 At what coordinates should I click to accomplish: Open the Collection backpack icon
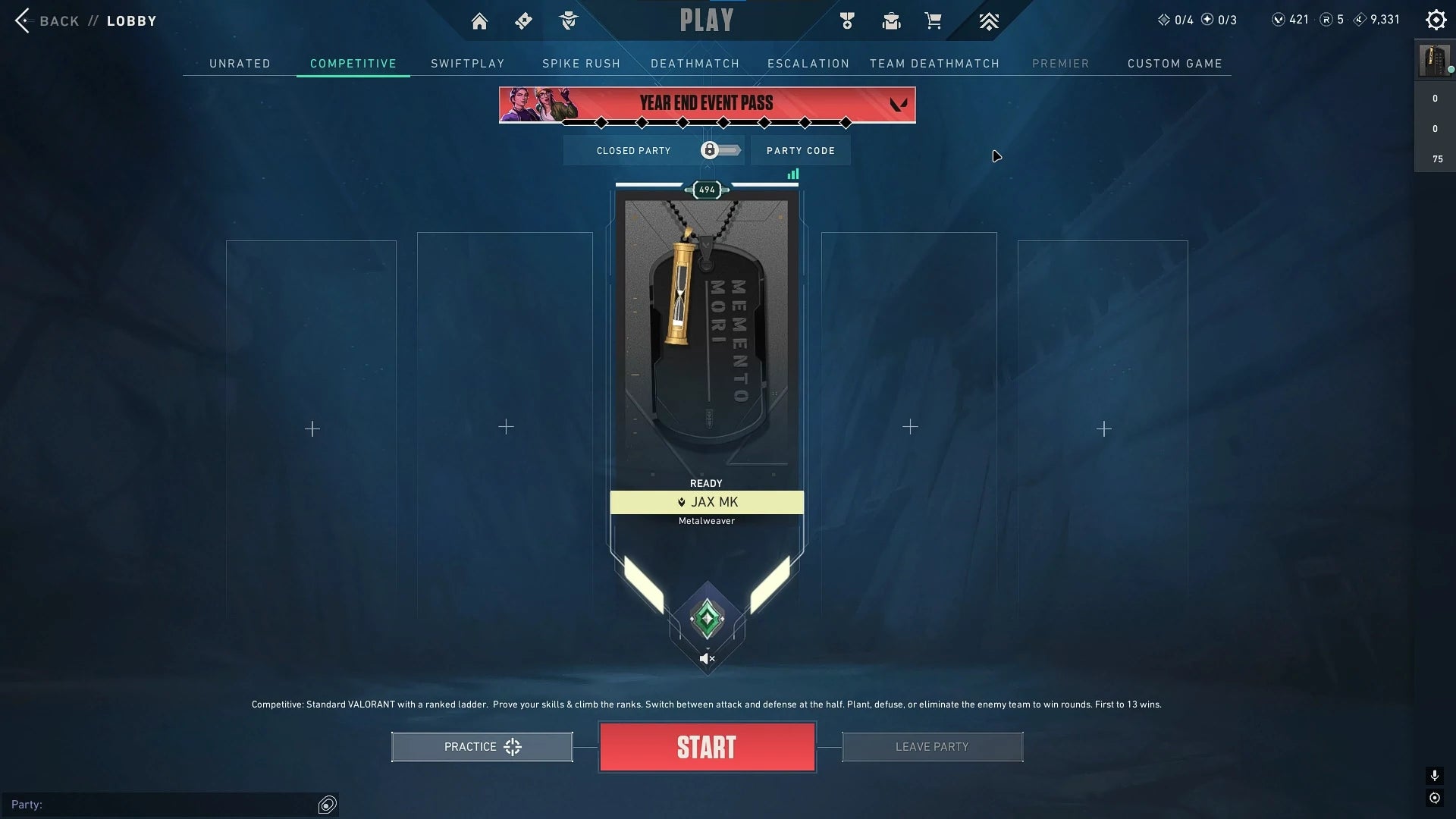click(891, 20)
